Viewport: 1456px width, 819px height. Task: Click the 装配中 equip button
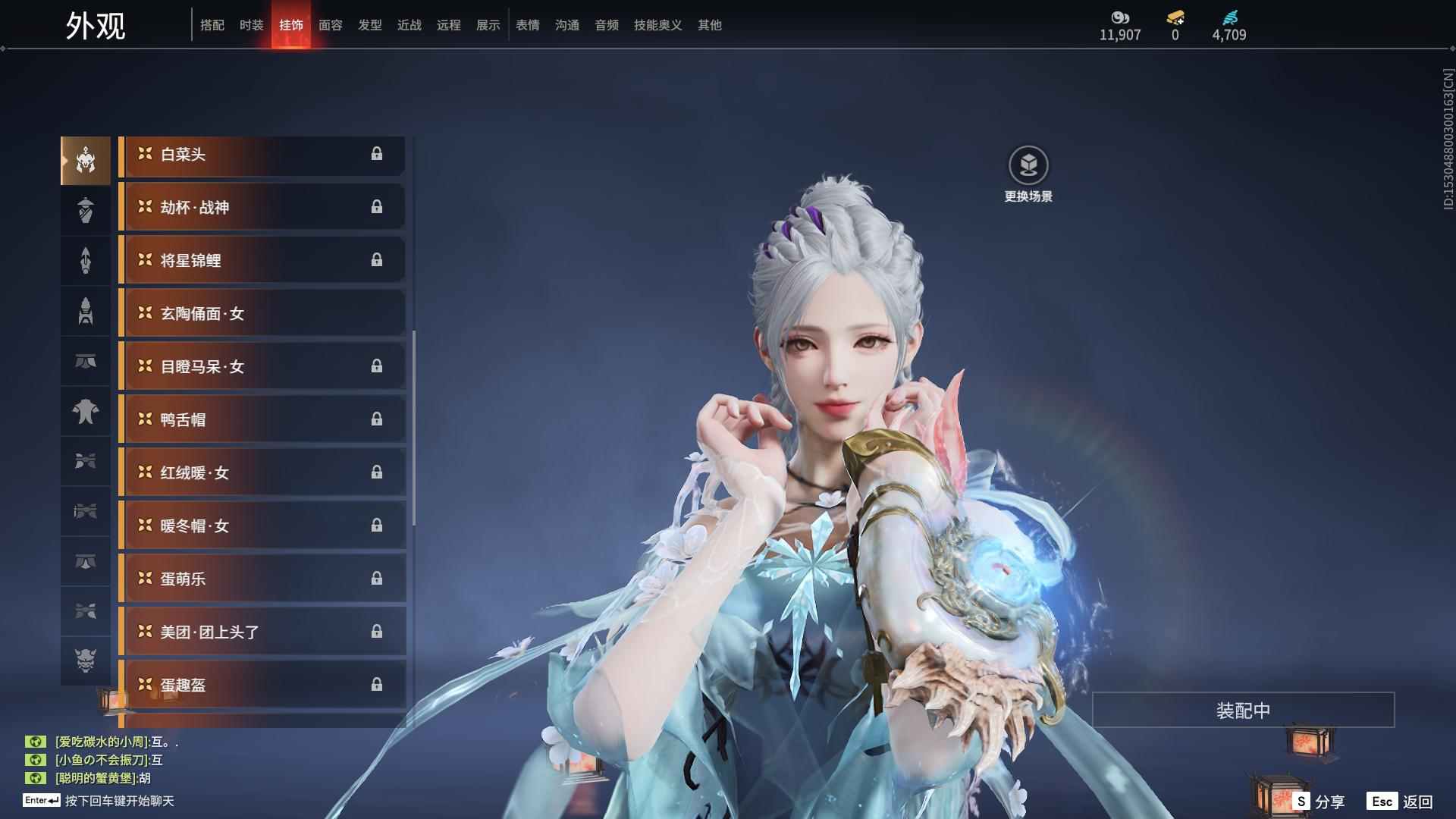point(1243,711)
